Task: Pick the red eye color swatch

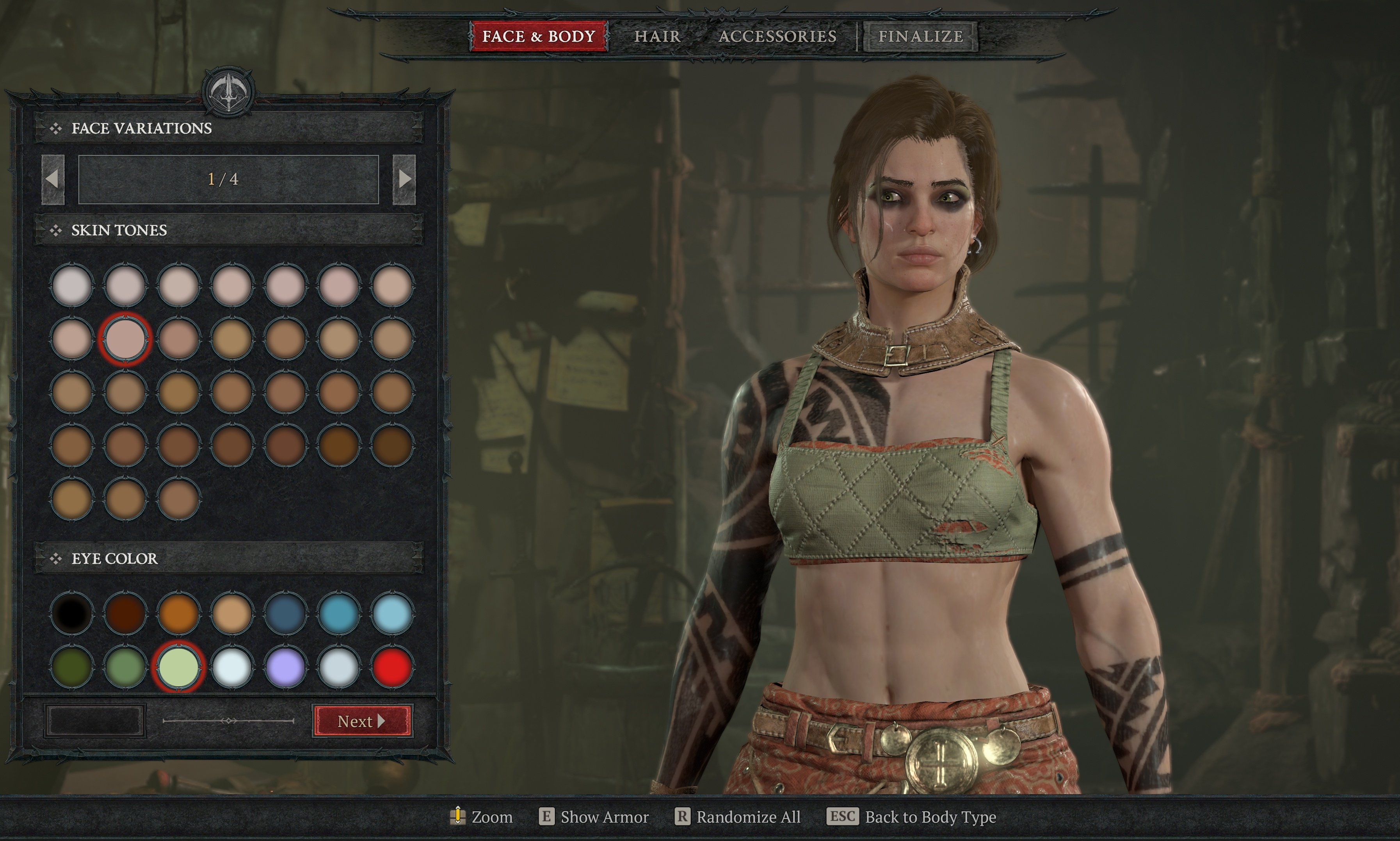Action: point(392,667)
